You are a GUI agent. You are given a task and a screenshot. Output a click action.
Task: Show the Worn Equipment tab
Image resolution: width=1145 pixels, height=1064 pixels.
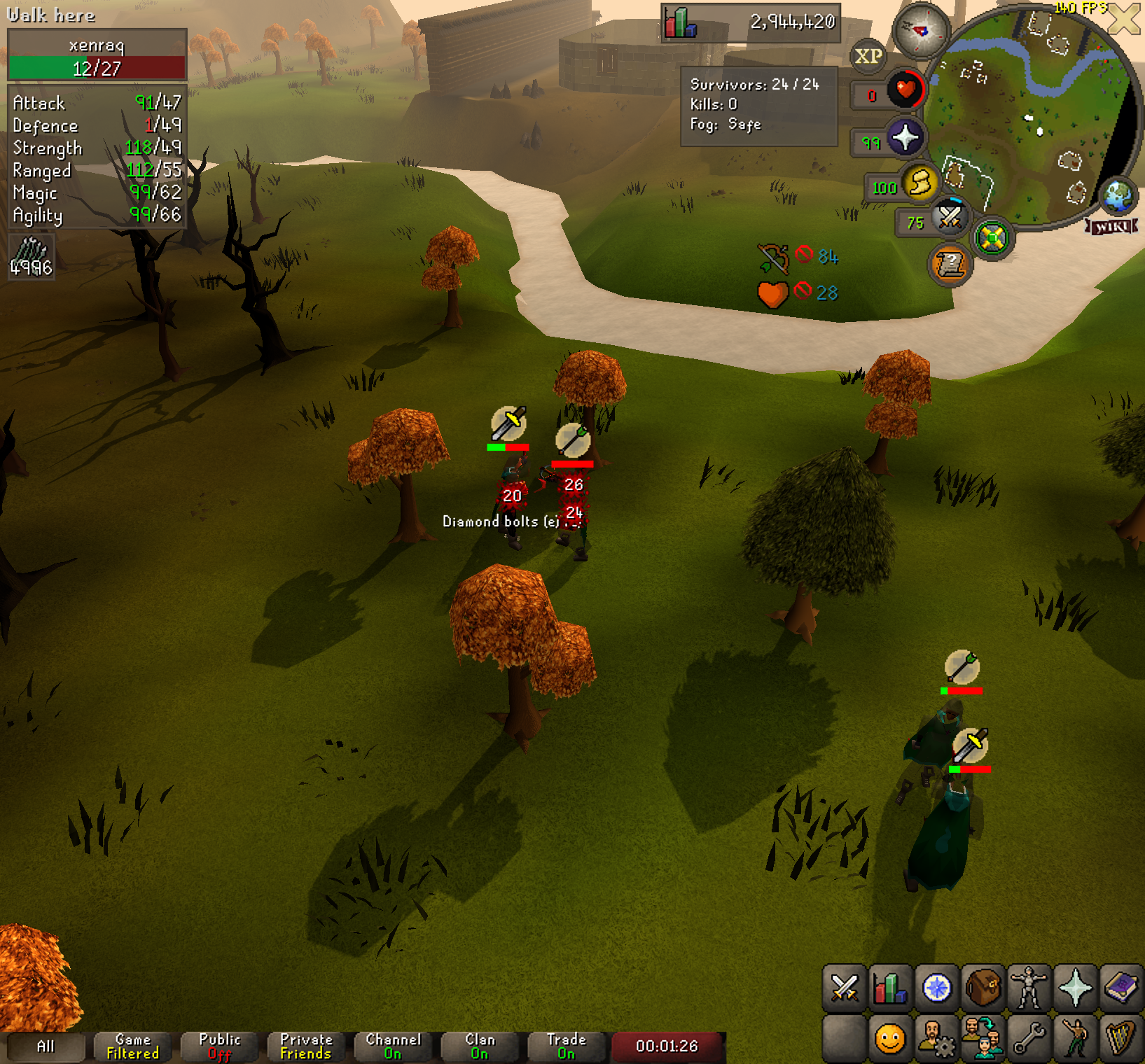coord(1029,988)
